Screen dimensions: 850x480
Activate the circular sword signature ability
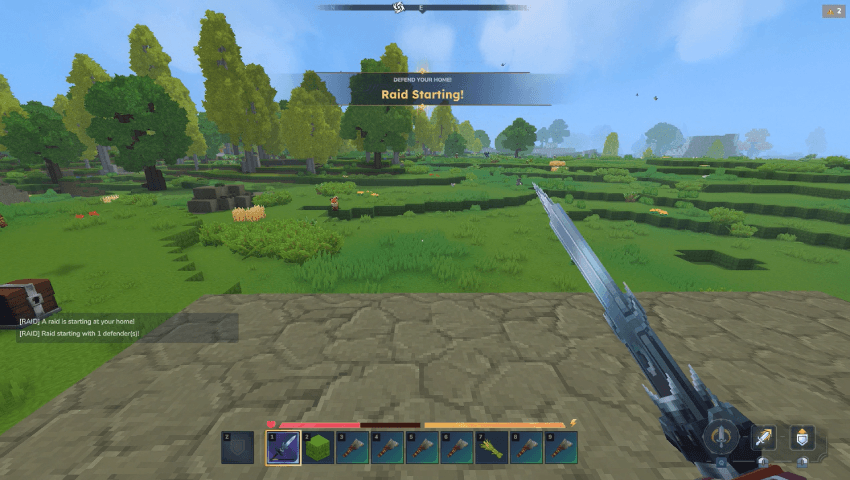pyautogui.click(x=722, y=437)
